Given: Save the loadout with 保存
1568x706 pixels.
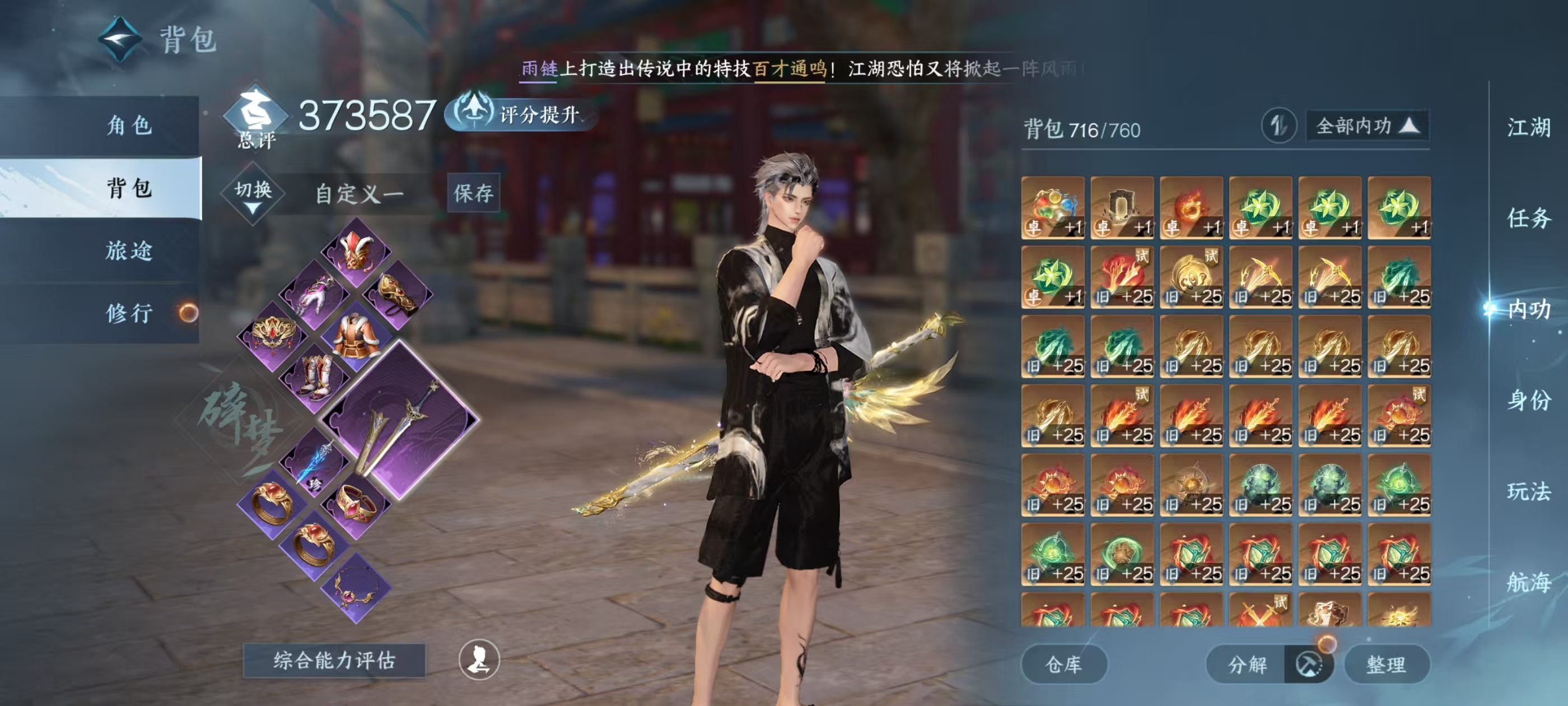Looking at the screenshot, I should tap(473, 193).
